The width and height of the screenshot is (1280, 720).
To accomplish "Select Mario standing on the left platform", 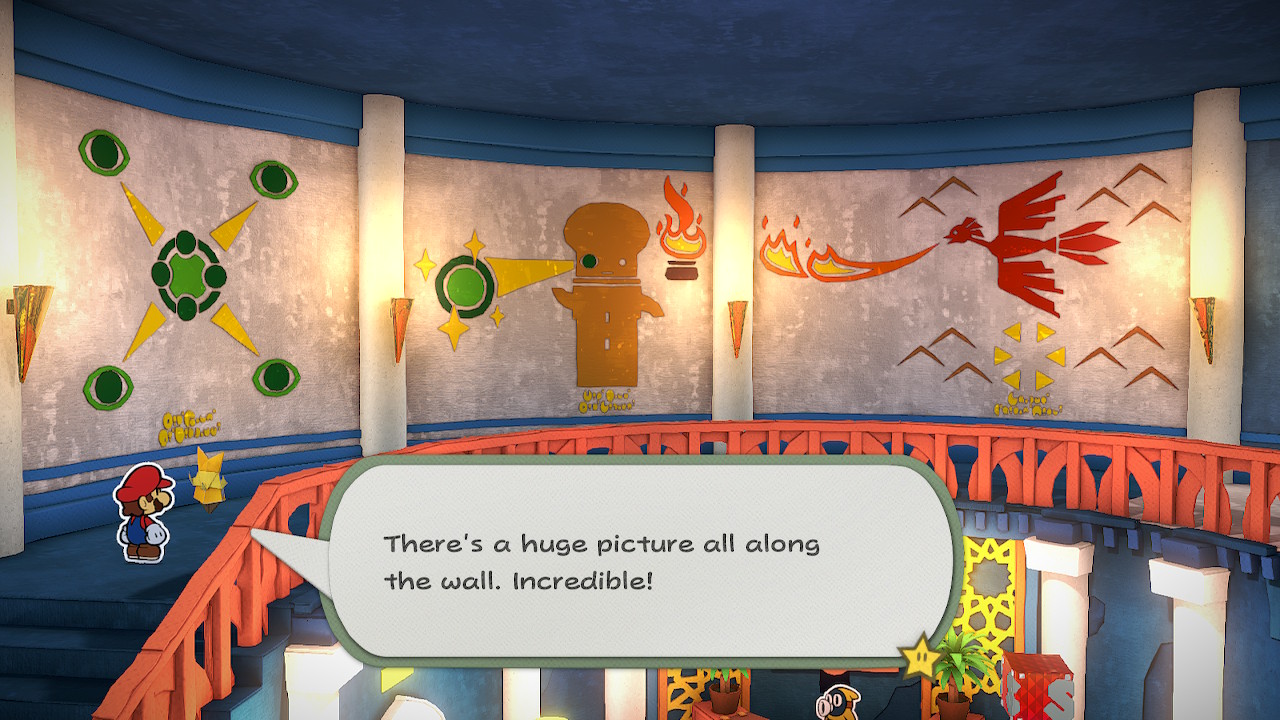I will [145, 515].
